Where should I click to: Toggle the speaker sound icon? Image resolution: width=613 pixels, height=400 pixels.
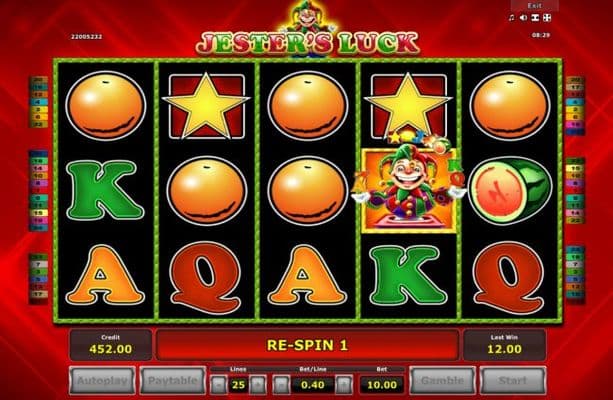522,17
